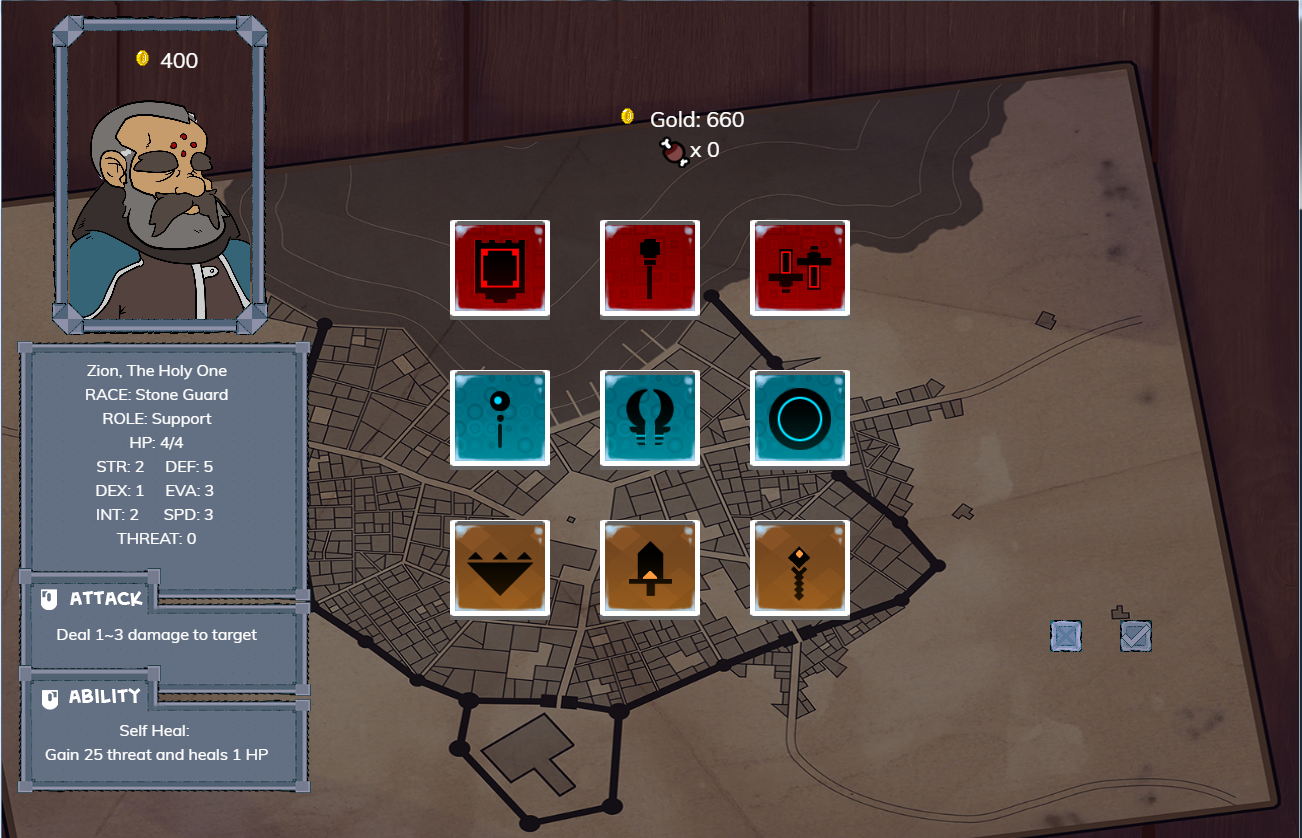The width and height of the screenshot is (1302, 838).
Task: Select the orange diamond-tipped wand tile
Action: (800, 568)
